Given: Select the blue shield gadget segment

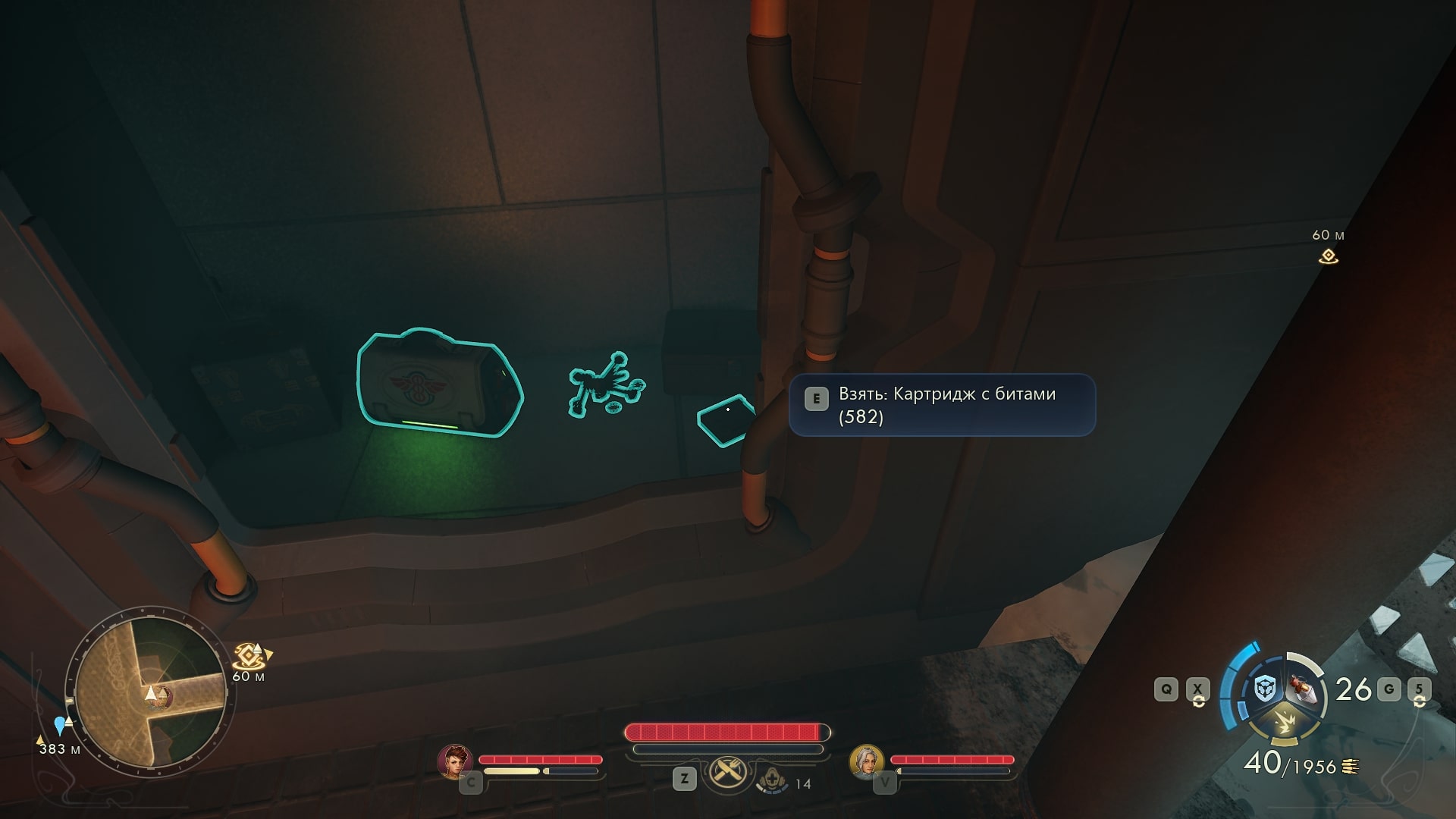Looking at the screenshot, I should pyautogui.click(x=1264, y=689).
